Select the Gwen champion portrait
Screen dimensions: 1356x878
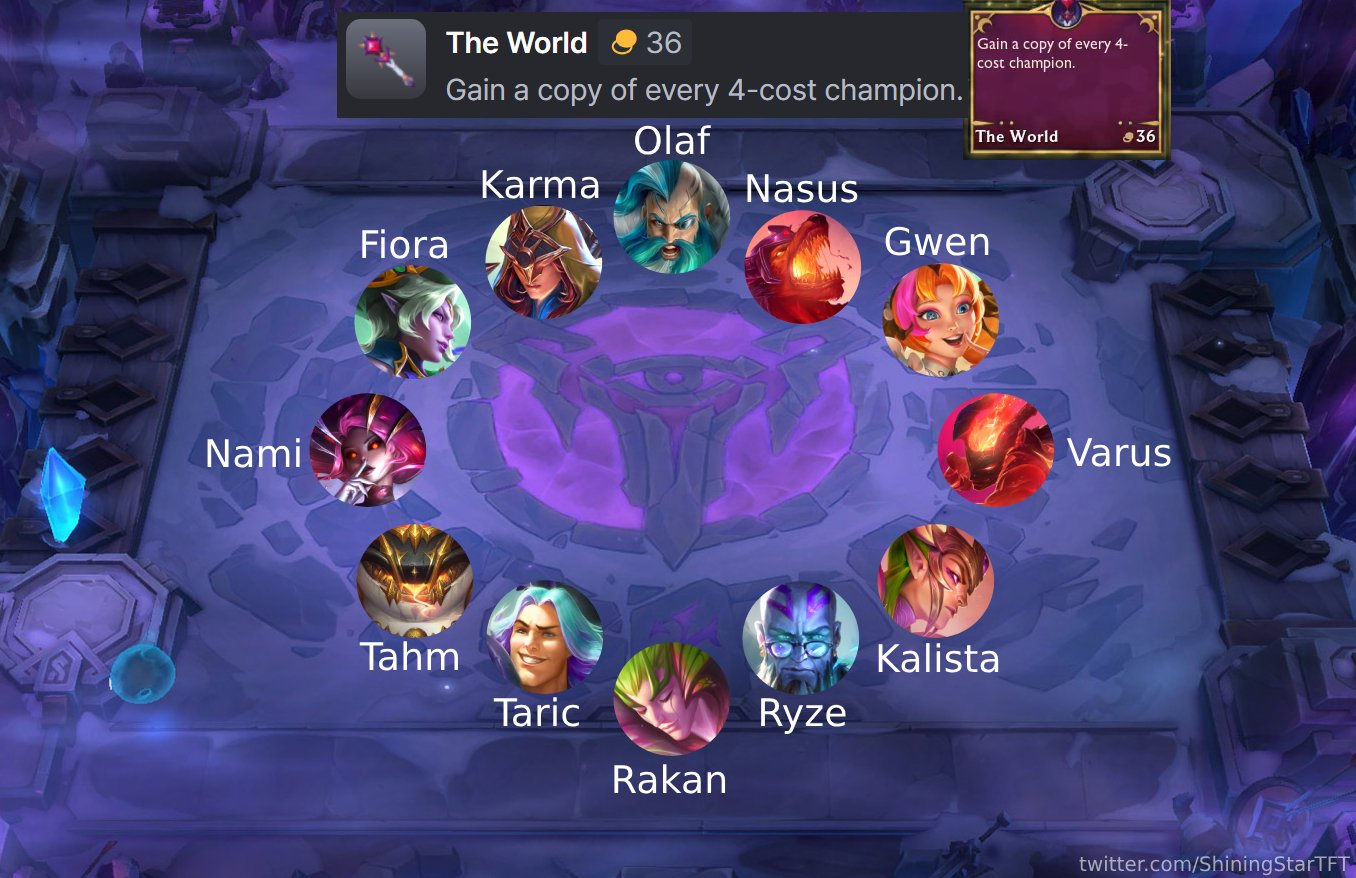[938, 319]
